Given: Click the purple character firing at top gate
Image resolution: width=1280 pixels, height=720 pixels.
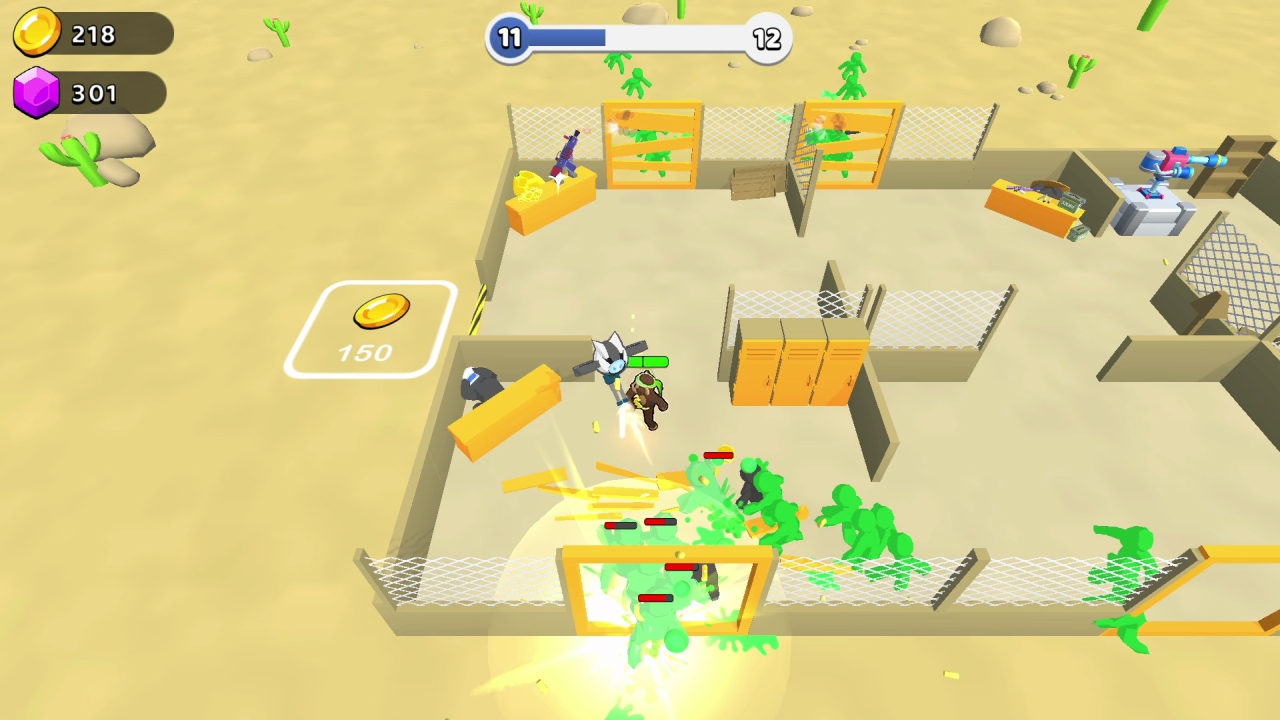Looking at the screenshot, I should pyautogui.click(x=565, y=155).
